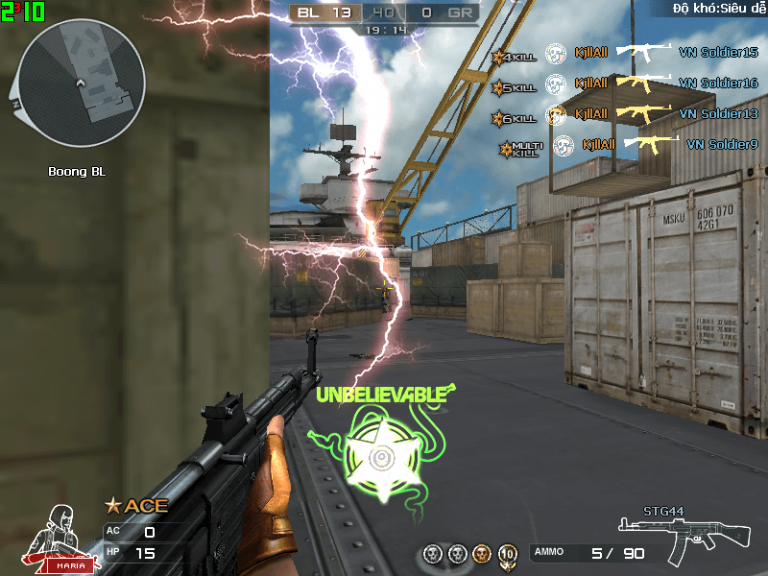Viewport: 768px width, 576px height.
Task: Click the circular minimap radar
Action: tap(81, 82)
